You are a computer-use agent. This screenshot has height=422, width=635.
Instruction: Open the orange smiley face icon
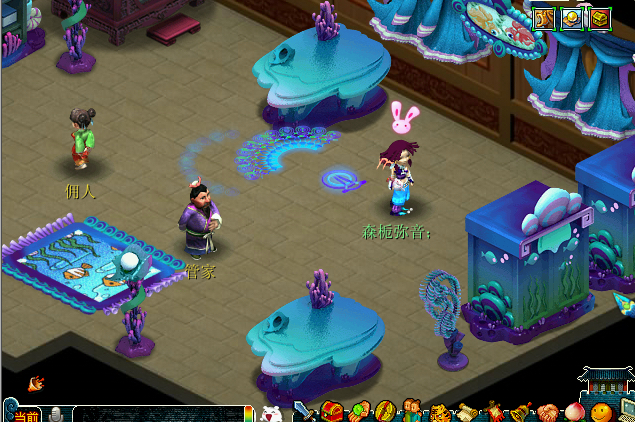coord(600,411)
